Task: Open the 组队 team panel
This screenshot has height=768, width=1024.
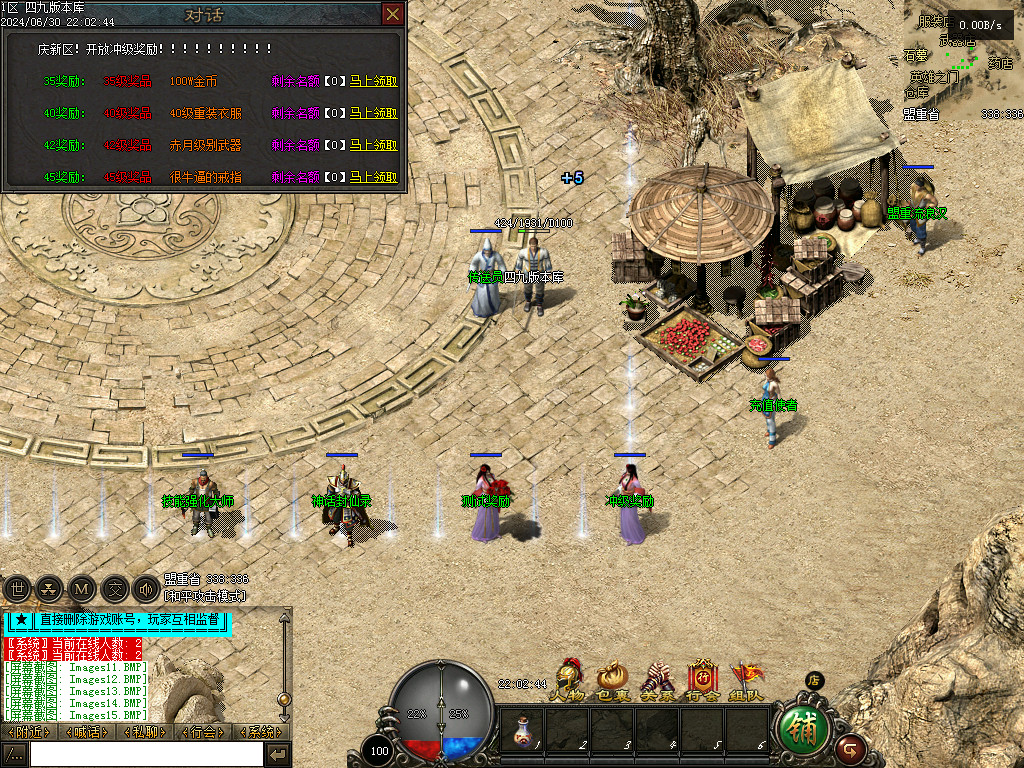Action: pos(747,680)
